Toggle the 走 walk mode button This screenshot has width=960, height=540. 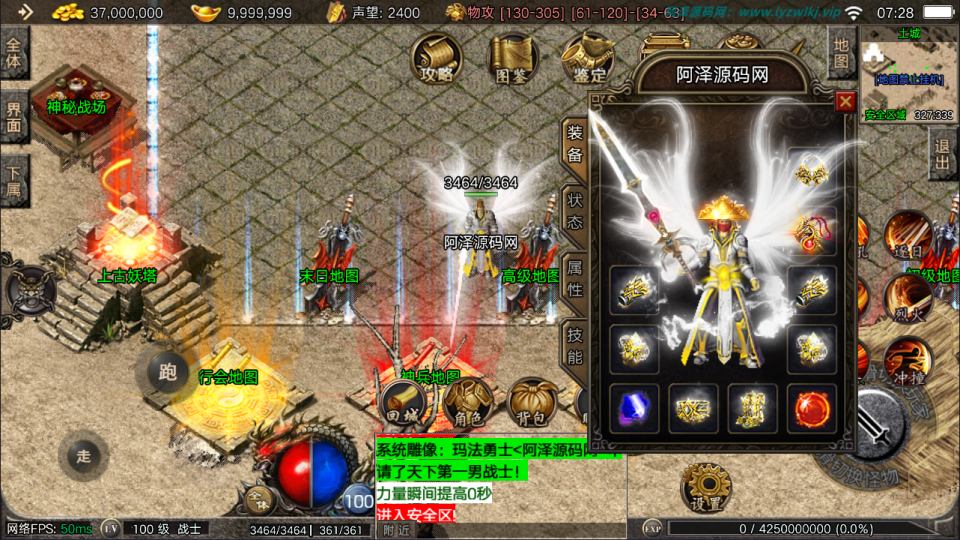[84, 456]
